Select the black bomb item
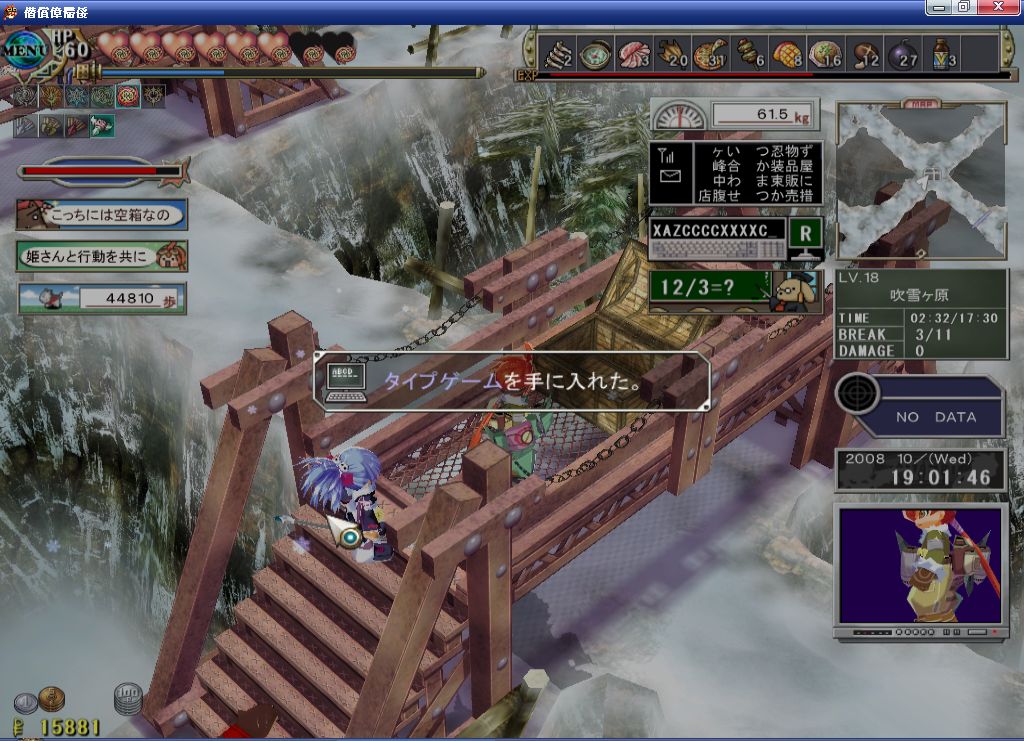The image size is (1024, 741). point(904,52)
